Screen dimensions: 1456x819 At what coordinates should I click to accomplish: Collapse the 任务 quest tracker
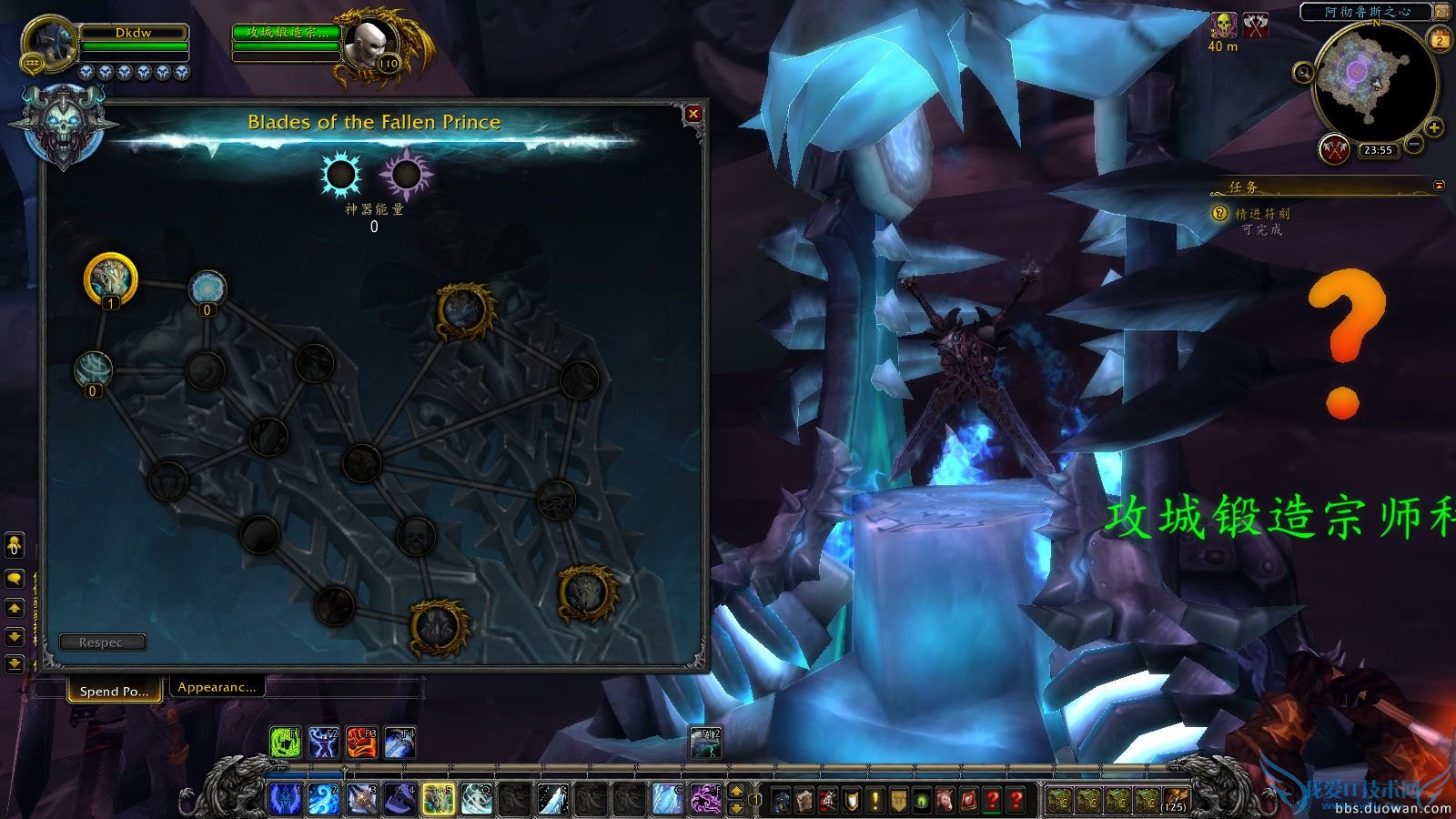(x=1439, y=186)
